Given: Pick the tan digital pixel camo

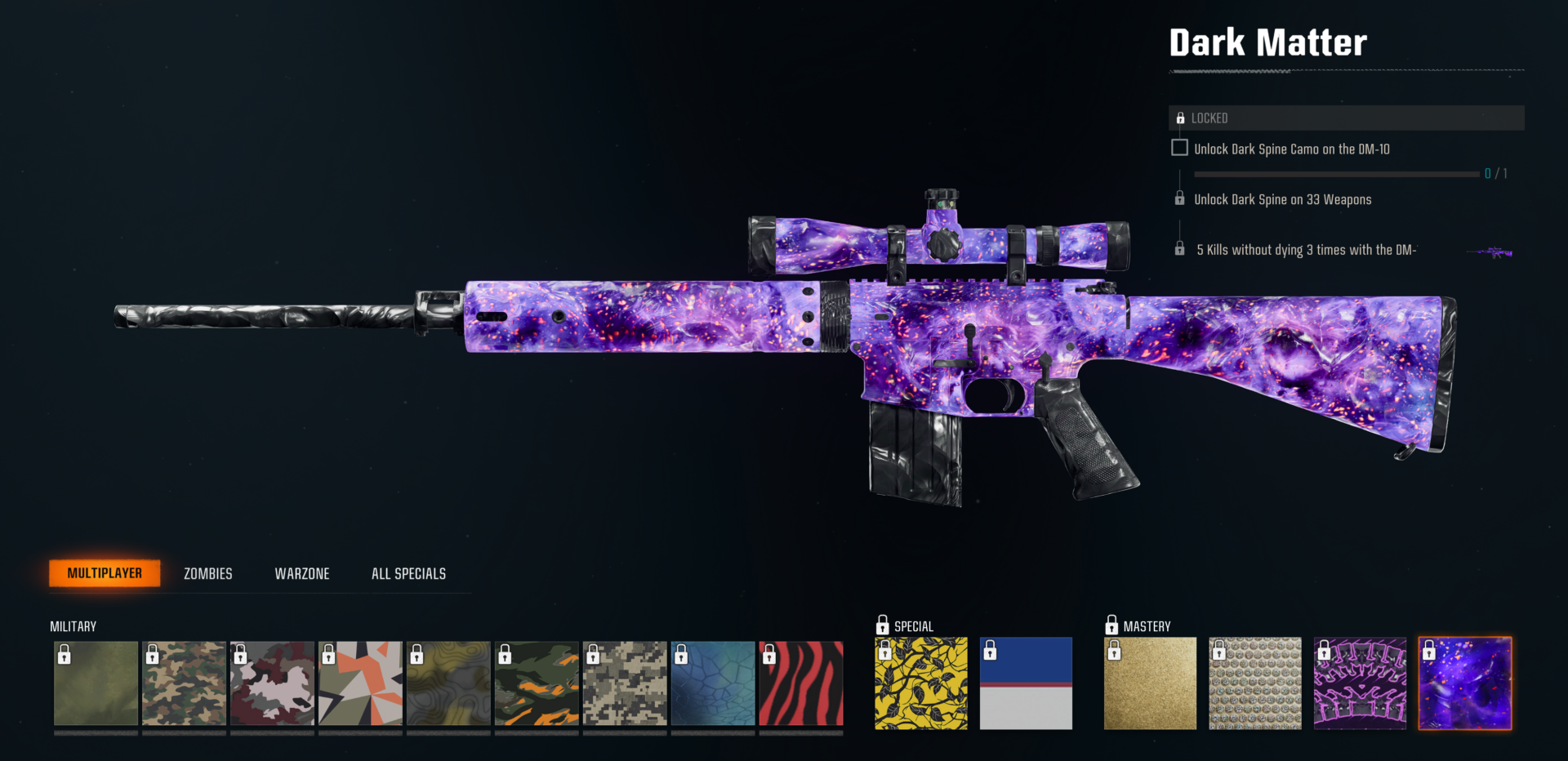Looking at the screenshot, I should pos(626,683).
